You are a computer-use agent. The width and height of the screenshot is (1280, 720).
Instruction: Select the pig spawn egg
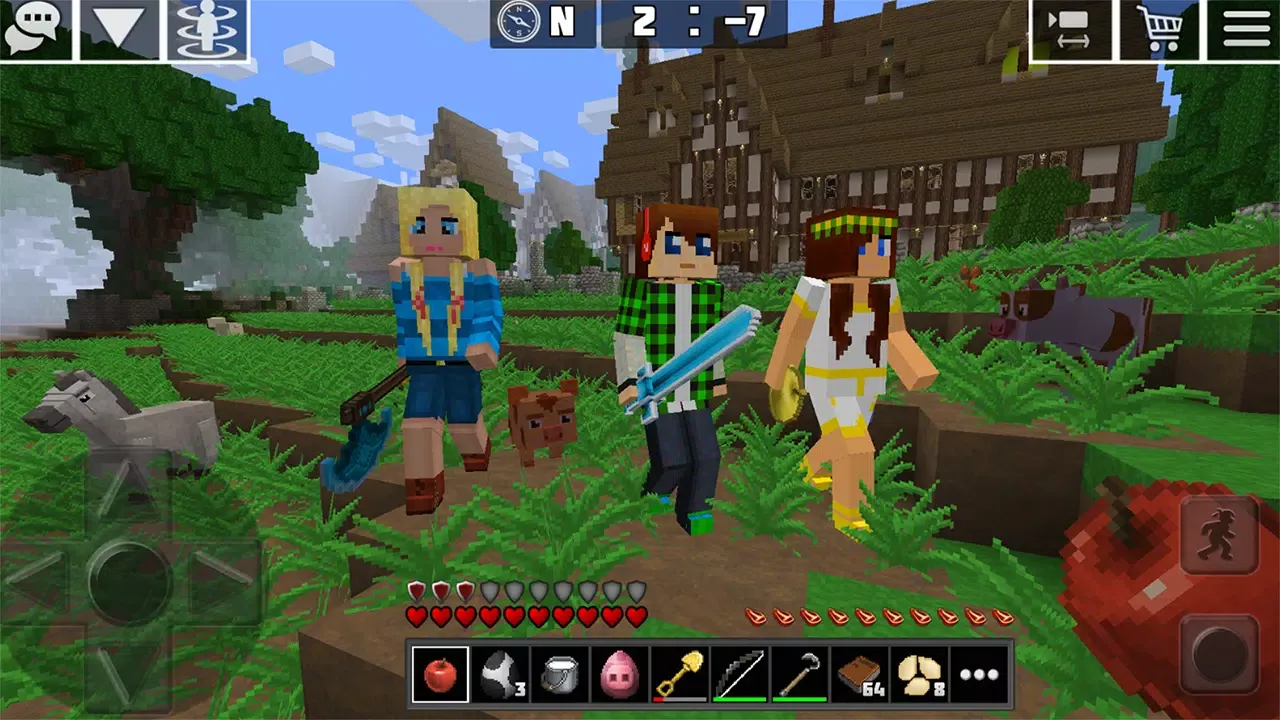[x=620, y=673]
